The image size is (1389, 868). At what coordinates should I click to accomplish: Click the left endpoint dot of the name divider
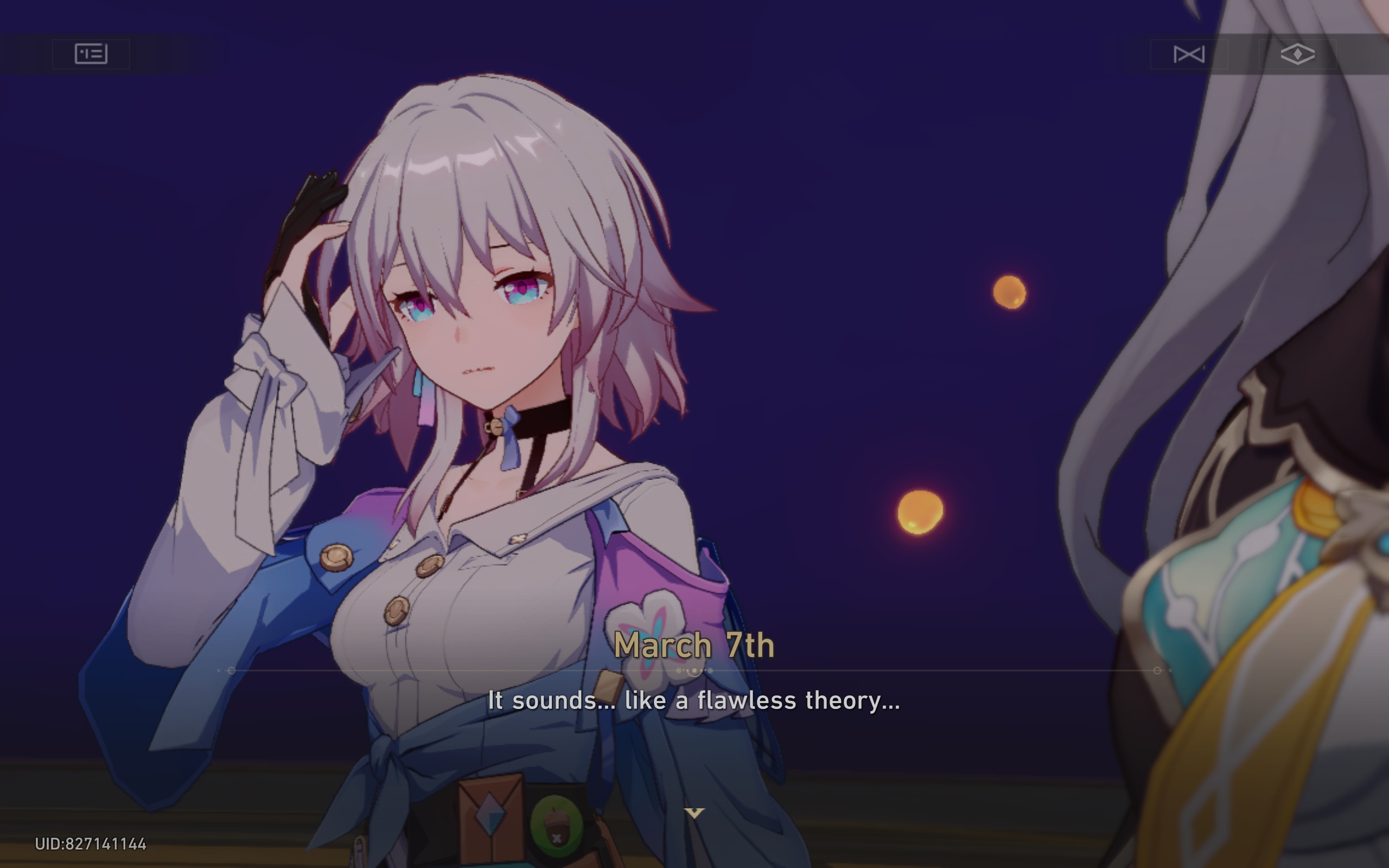[x=232, y=670]
